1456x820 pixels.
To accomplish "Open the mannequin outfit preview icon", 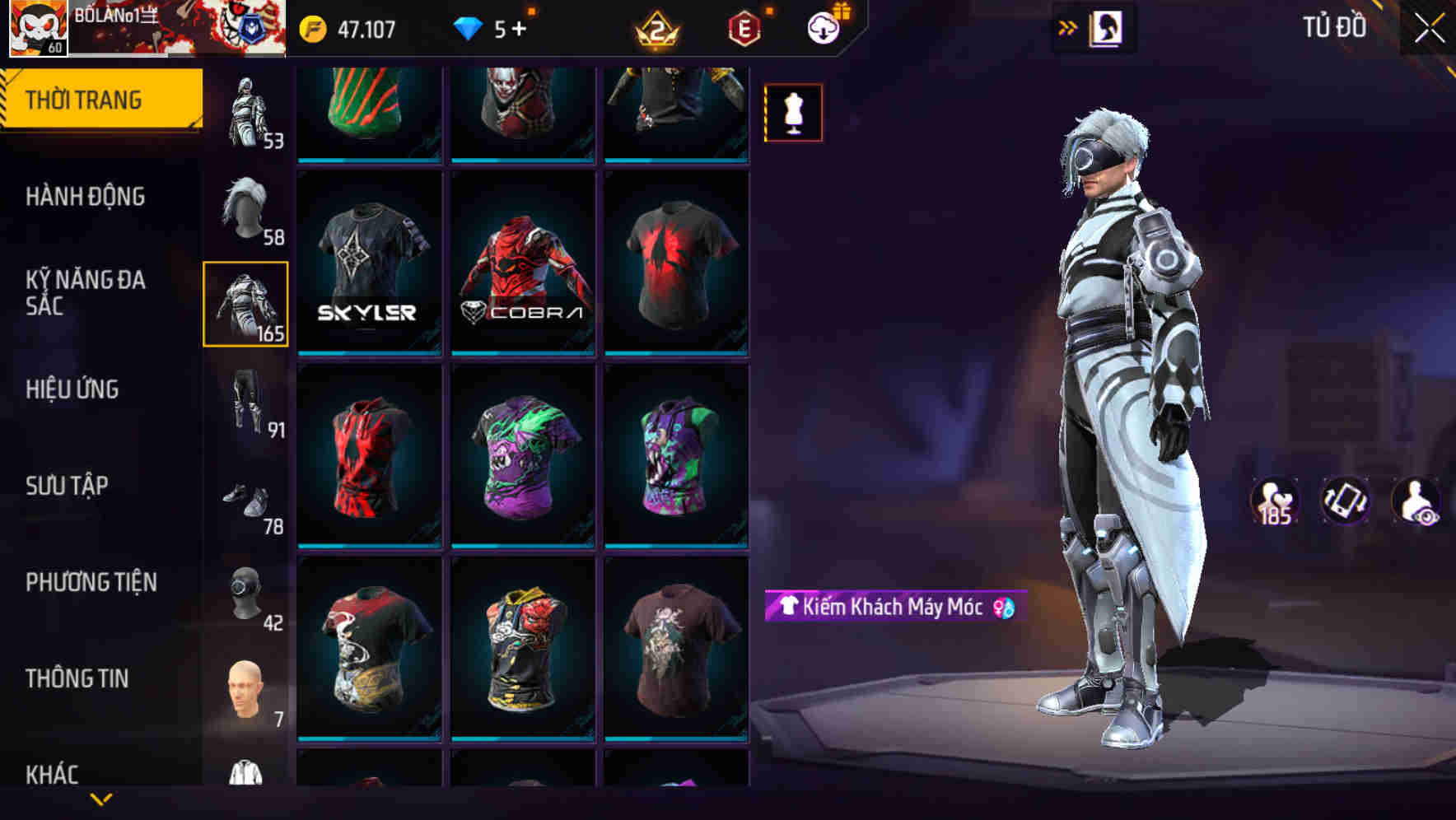I will pyautogui.click(x=792, y=113).
